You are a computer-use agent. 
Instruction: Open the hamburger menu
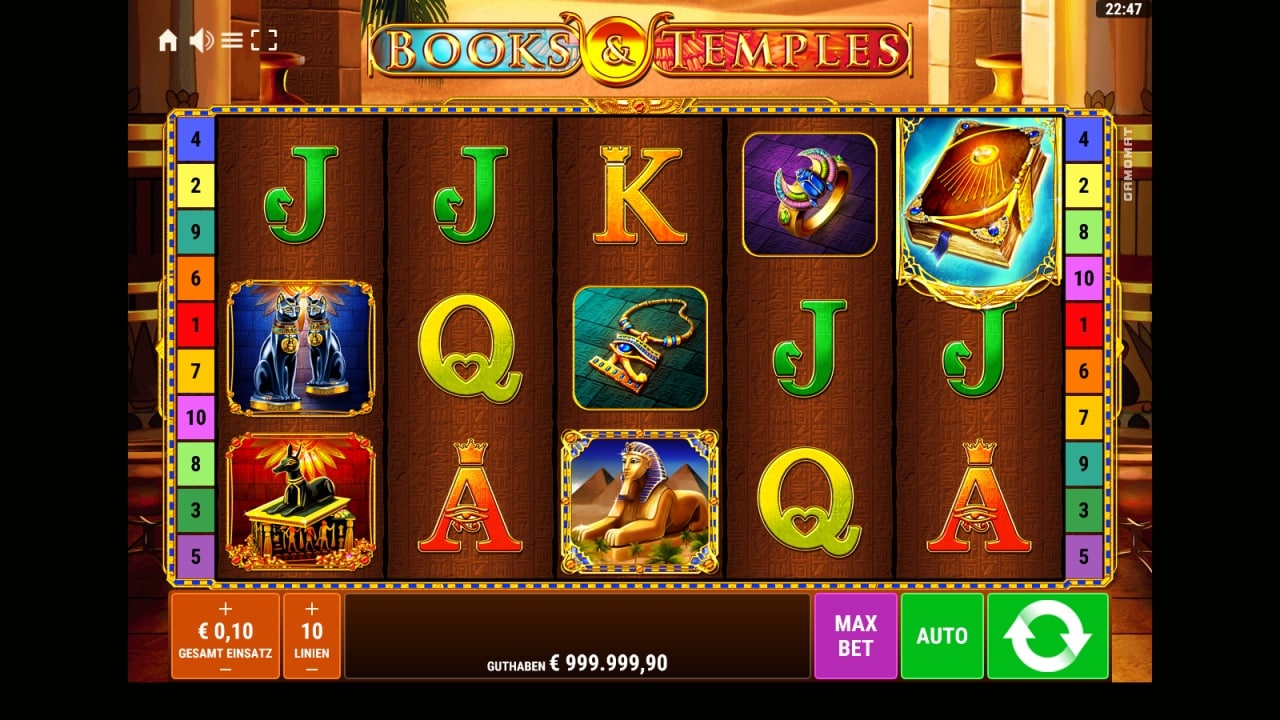[232, 40]
